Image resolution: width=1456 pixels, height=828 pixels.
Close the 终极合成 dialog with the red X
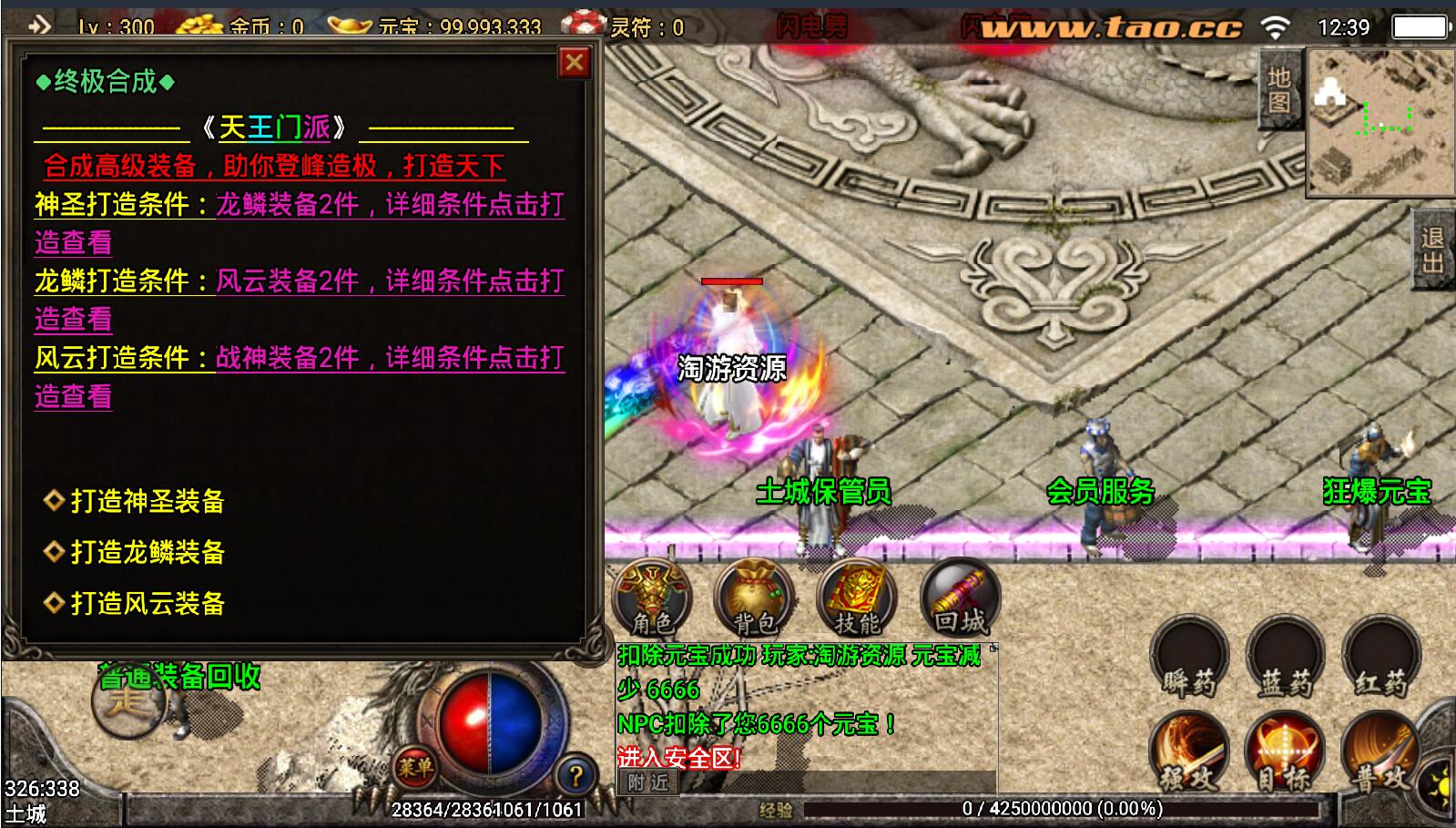point(574,63)
